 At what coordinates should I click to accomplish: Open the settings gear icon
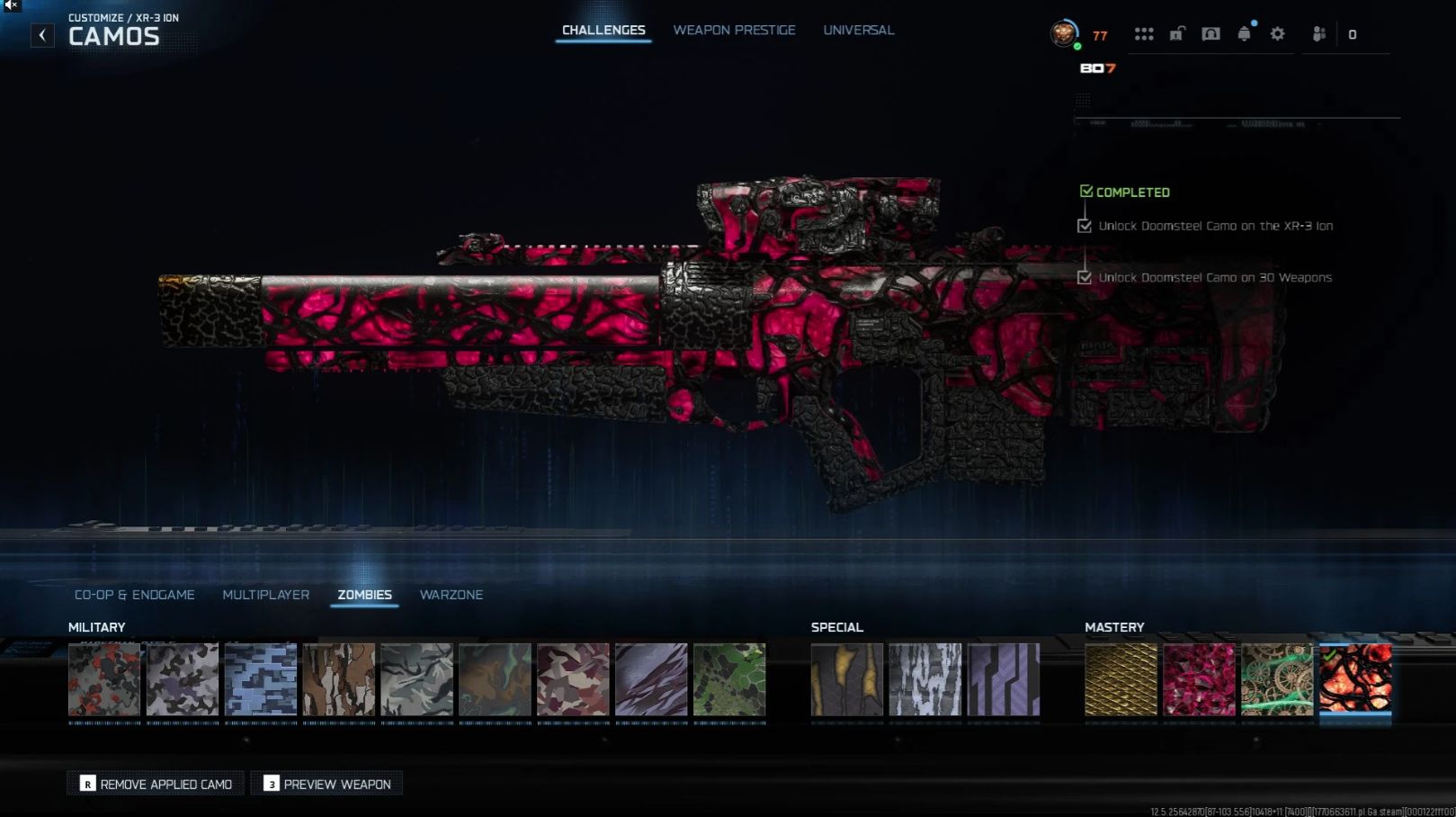1277,34
